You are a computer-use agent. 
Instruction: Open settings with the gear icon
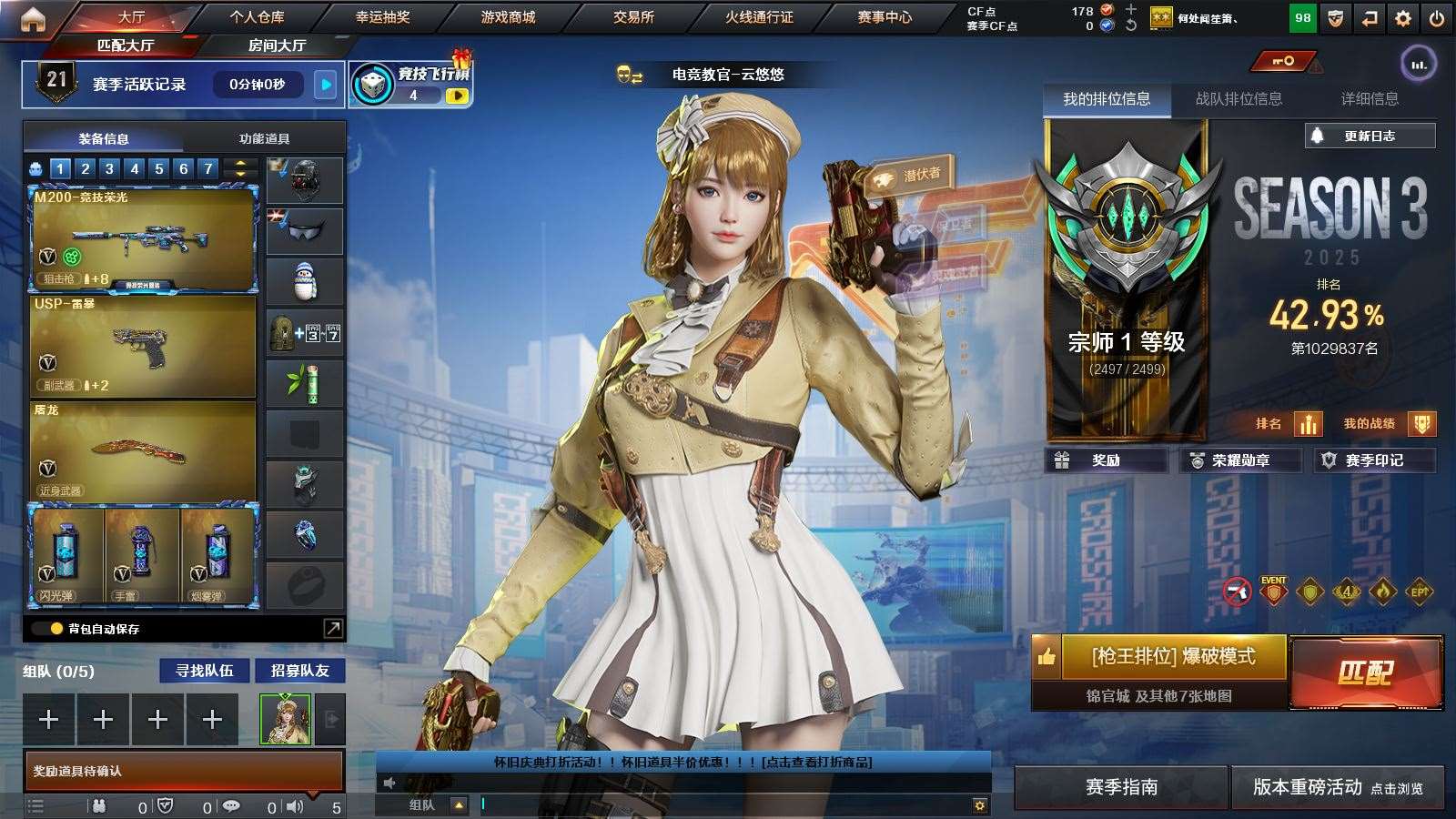tap(1403, 18)
